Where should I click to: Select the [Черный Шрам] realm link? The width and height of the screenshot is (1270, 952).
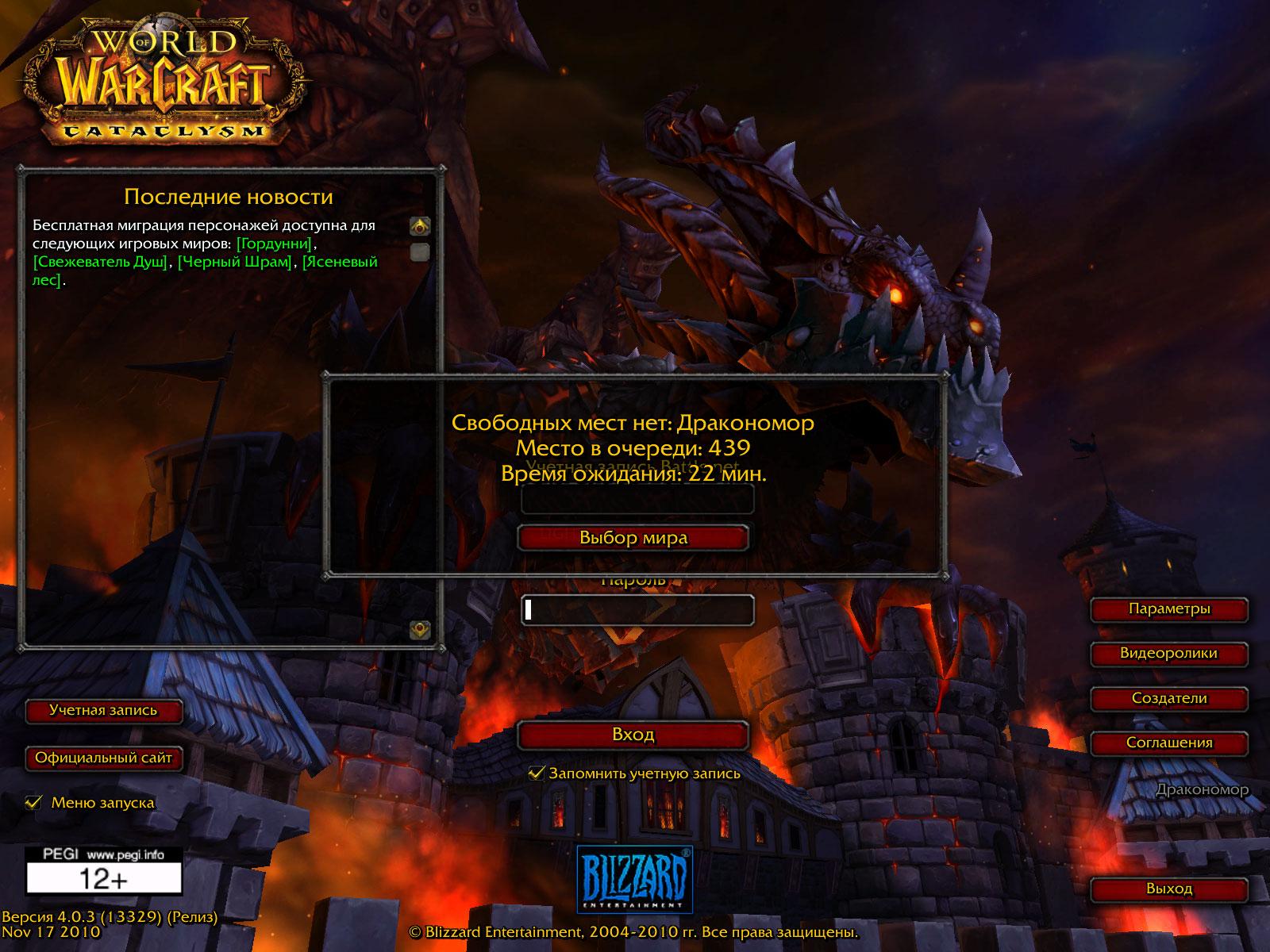tap(235, 262)
